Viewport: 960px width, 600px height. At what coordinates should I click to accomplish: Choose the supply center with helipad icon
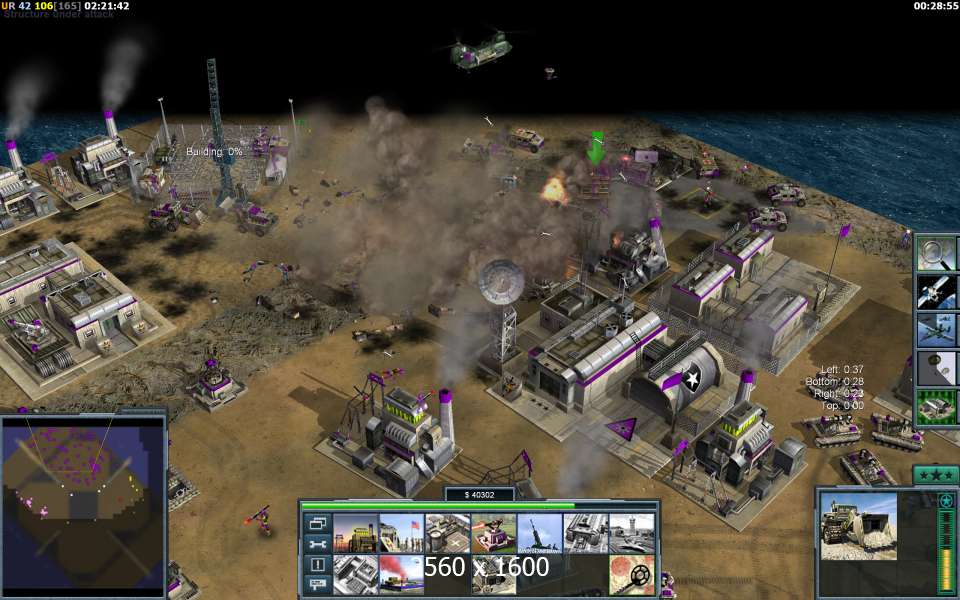(x=447, y=533)
